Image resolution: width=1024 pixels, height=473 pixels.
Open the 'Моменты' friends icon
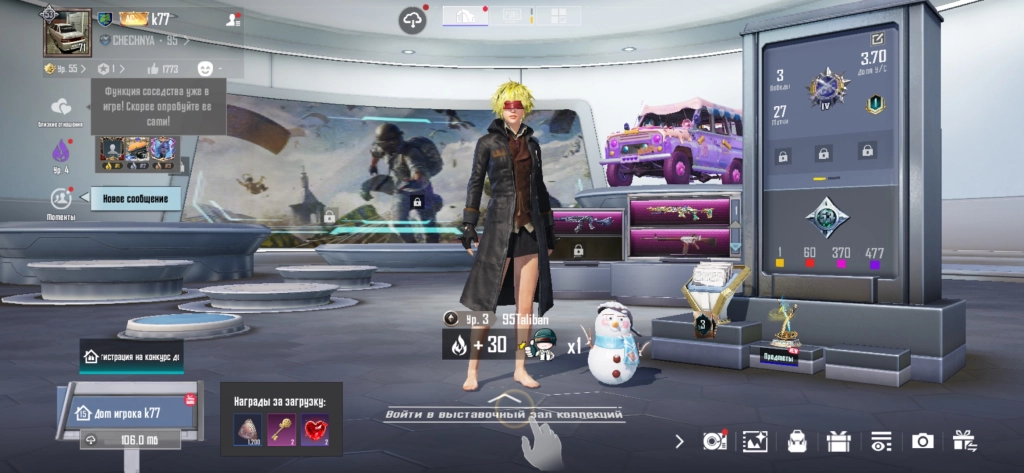click(x=61, y=199)
